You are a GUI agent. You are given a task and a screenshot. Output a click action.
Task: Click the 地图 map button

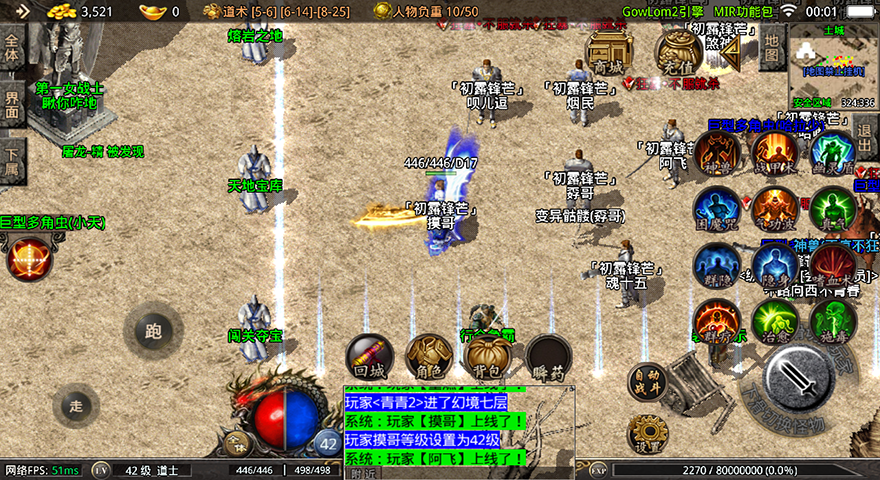770,46
